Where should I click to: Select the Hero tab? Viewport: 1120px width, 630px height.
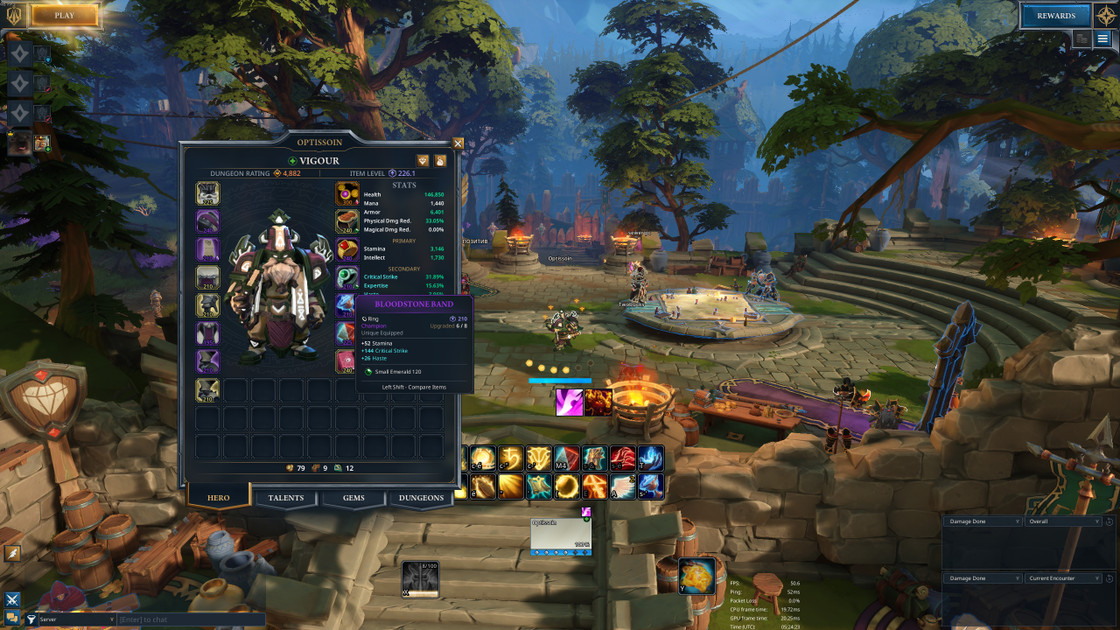pos(218,498)
